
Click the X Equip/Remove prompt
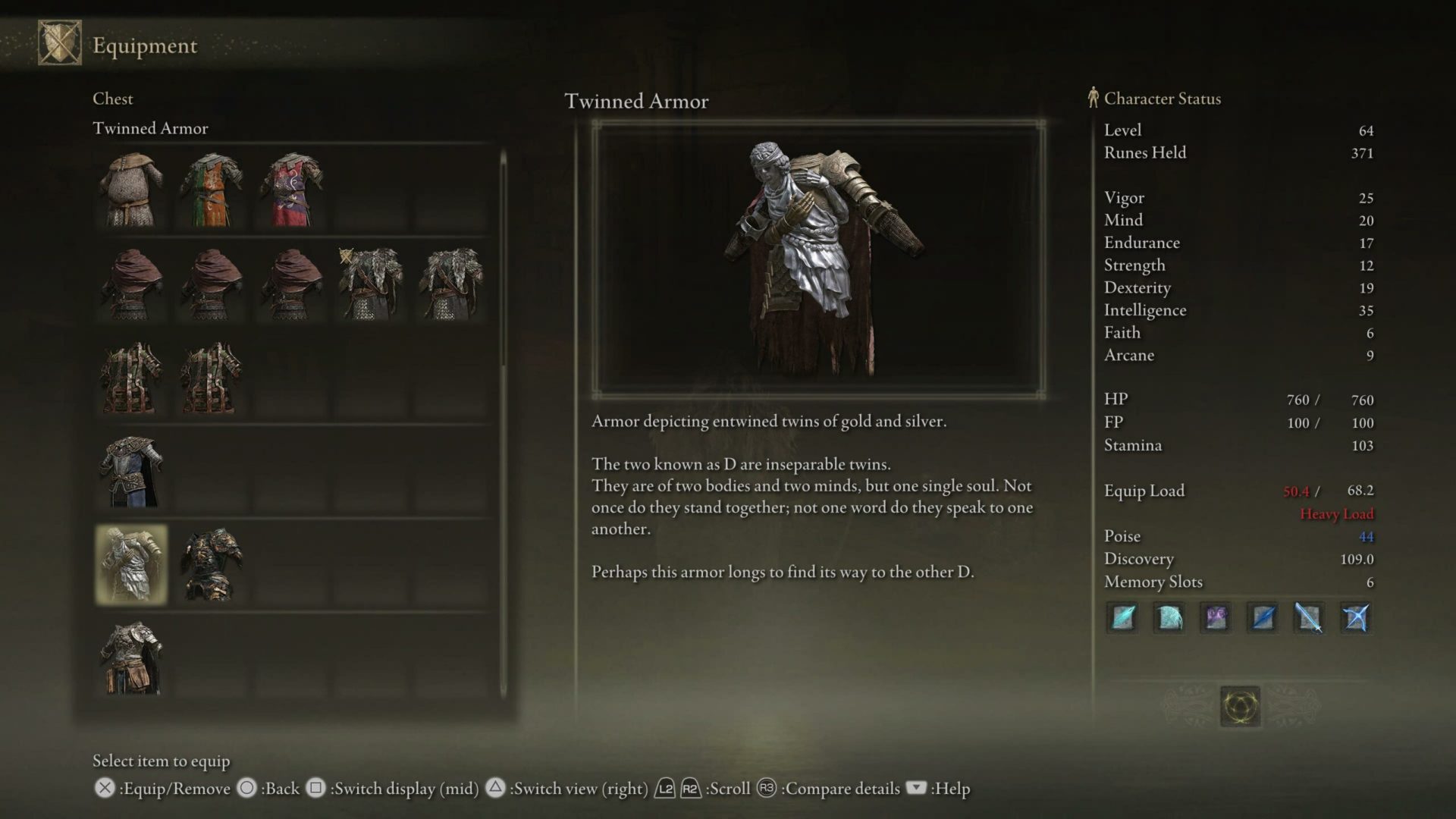pos(103,789)
